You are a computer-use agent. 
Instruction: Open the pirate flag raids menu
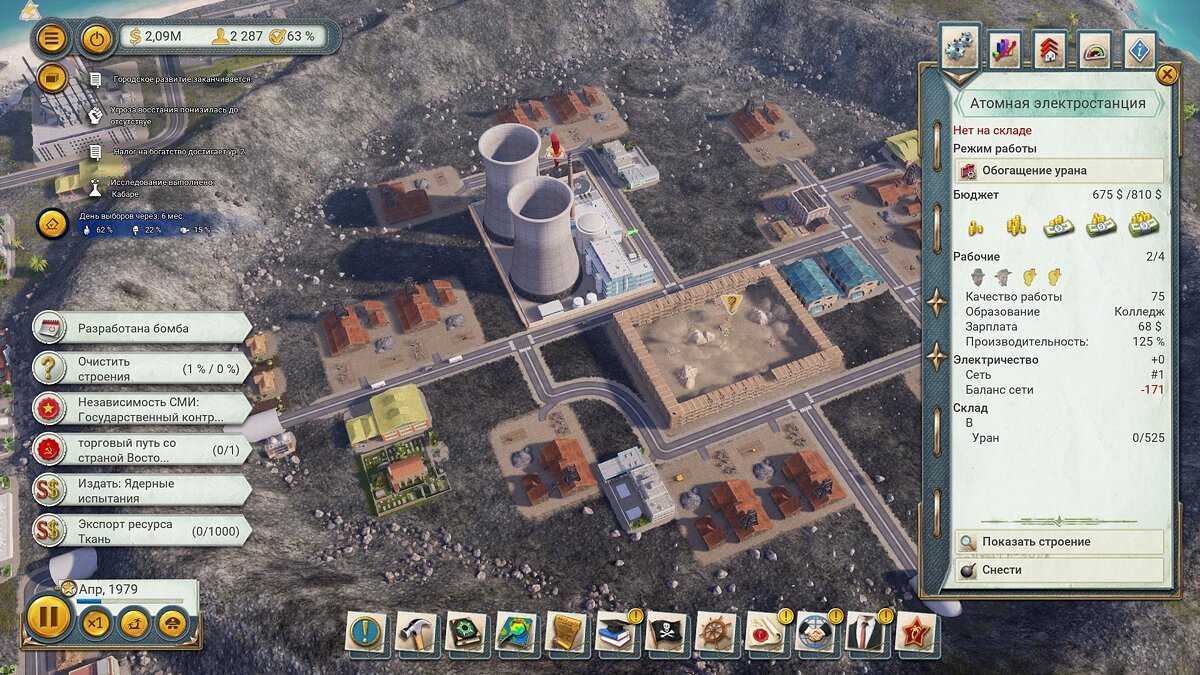(666, 632)
